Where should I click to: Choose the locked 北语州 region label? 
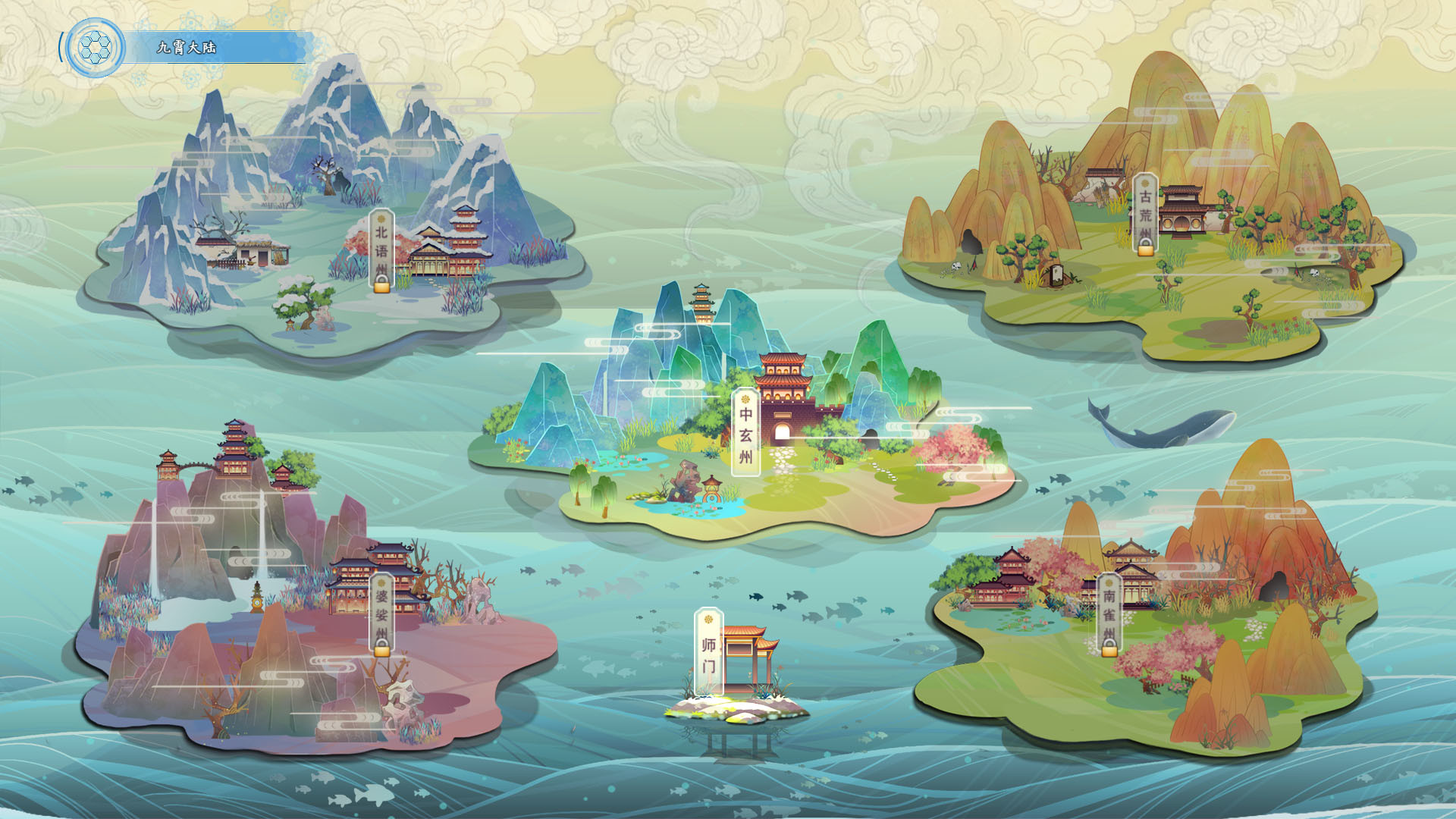[x=381, y=251]
